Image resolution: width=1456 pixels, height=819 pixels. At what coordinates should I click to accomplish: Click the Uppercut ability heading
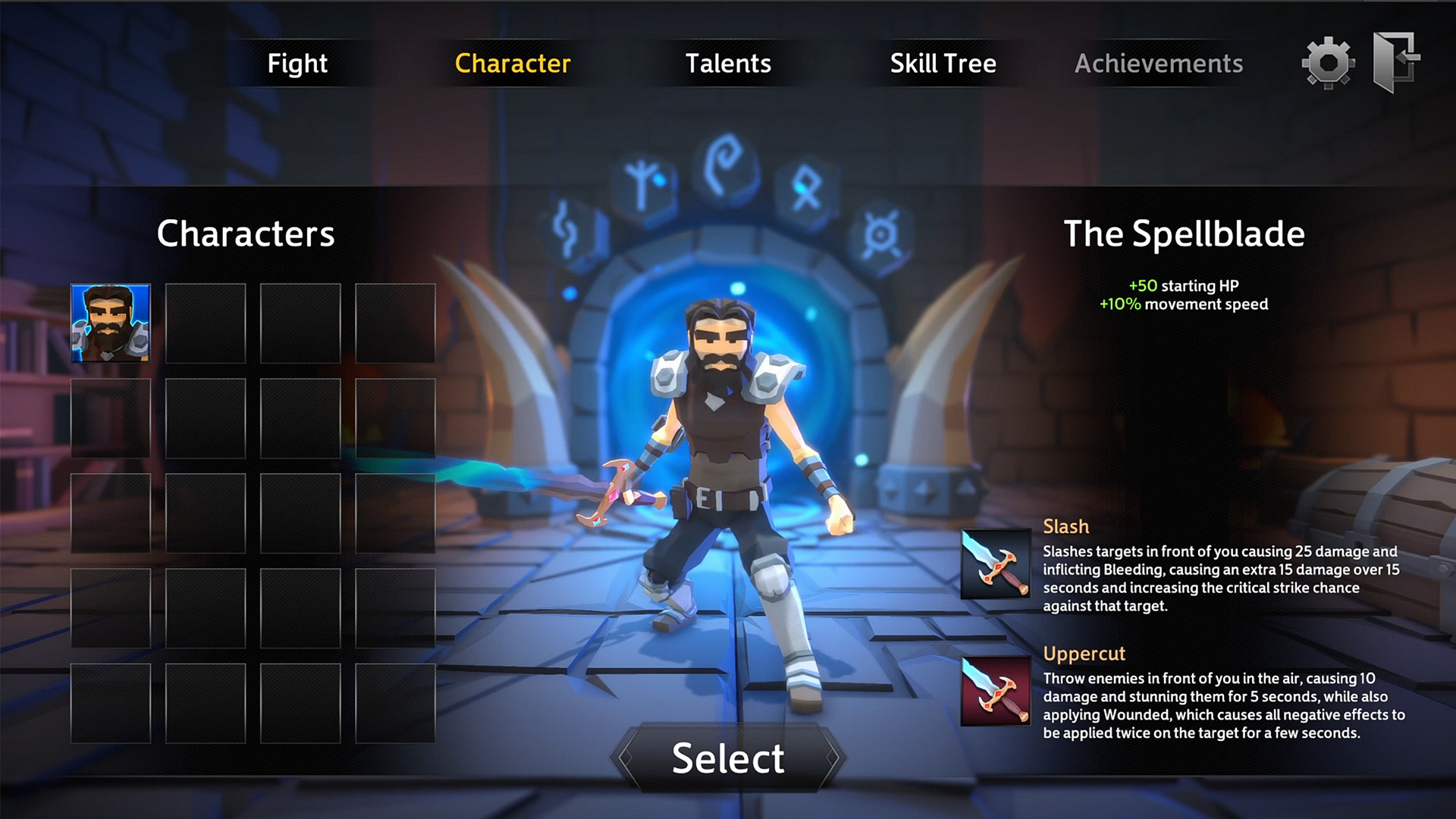(1084, 653)
